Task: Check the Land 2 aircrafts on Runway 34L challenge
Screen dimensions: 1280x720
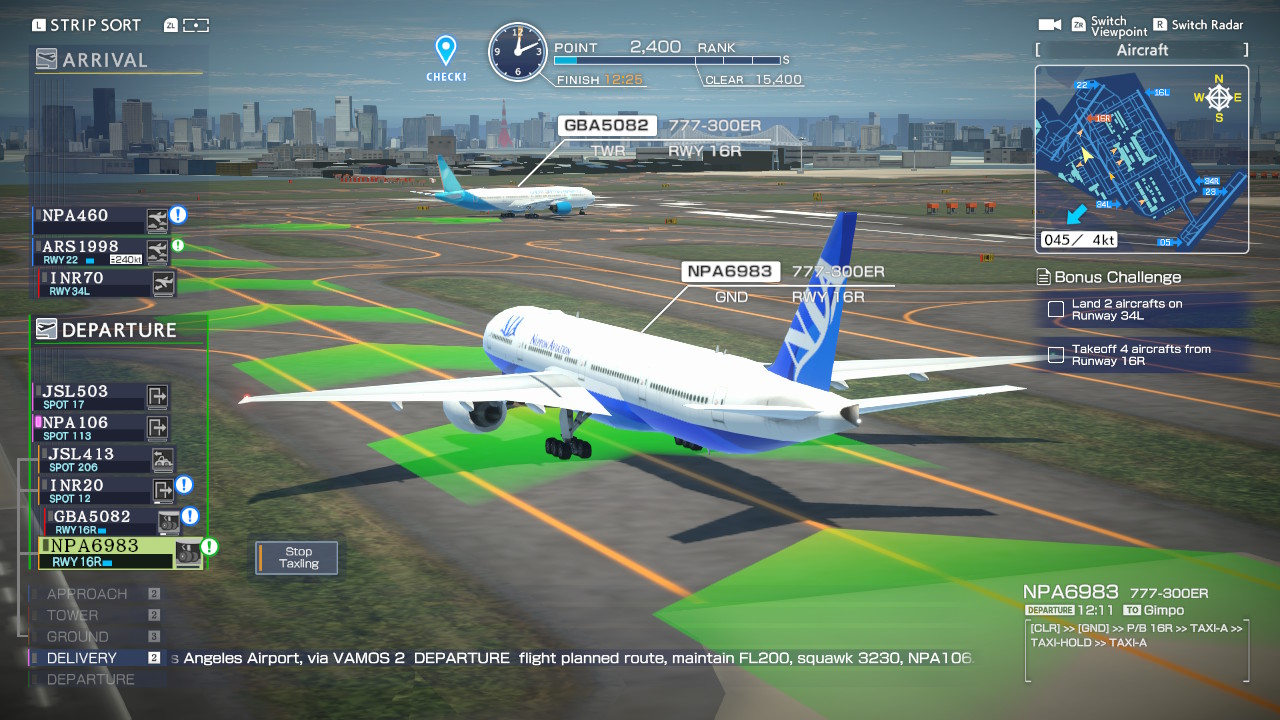Action: pyautogui.click(x=1056, y=310)
